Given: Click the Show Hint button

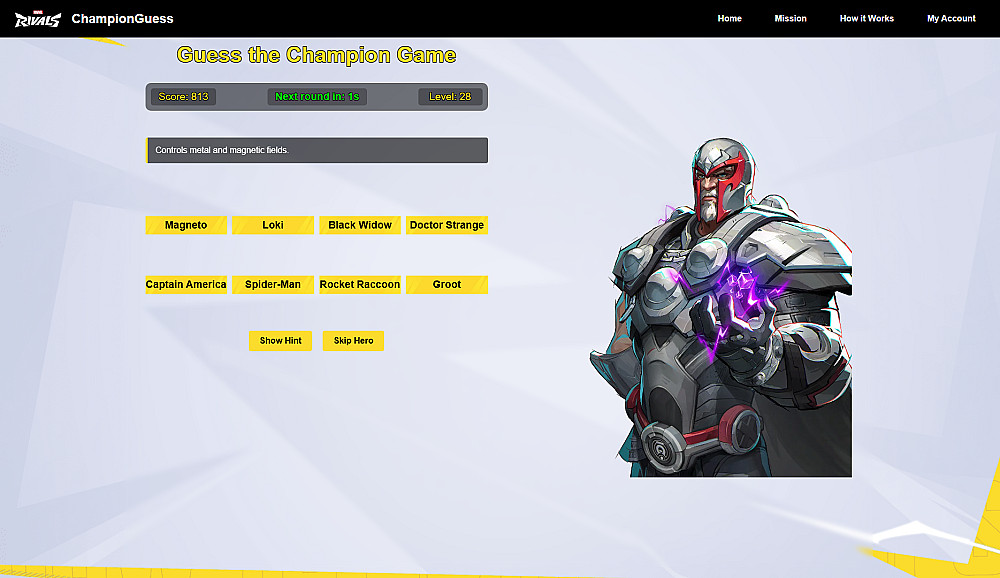Looking at the screenshot, I should point(281,341).
